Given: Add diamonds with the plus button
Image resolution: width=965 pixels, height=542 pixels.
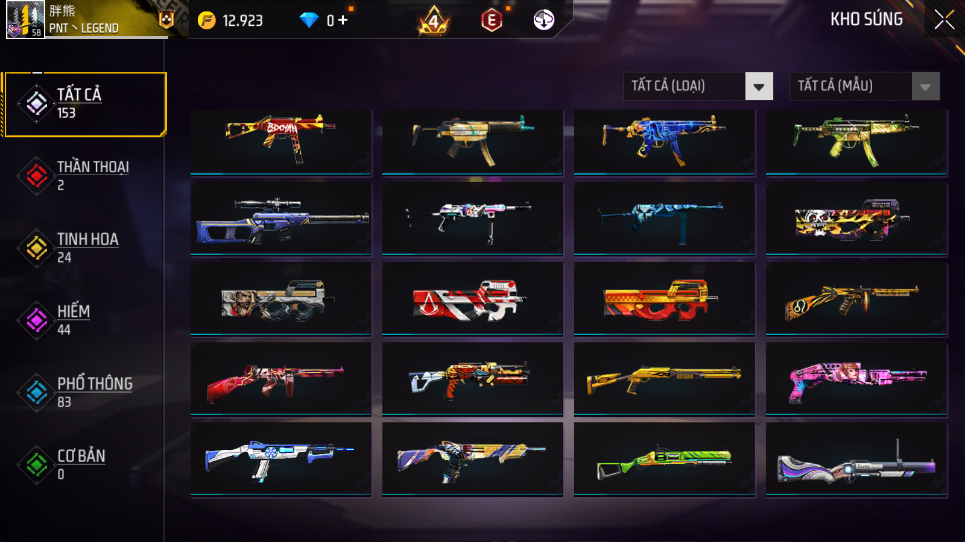Looking at the screenshot, I should point(343,20).
